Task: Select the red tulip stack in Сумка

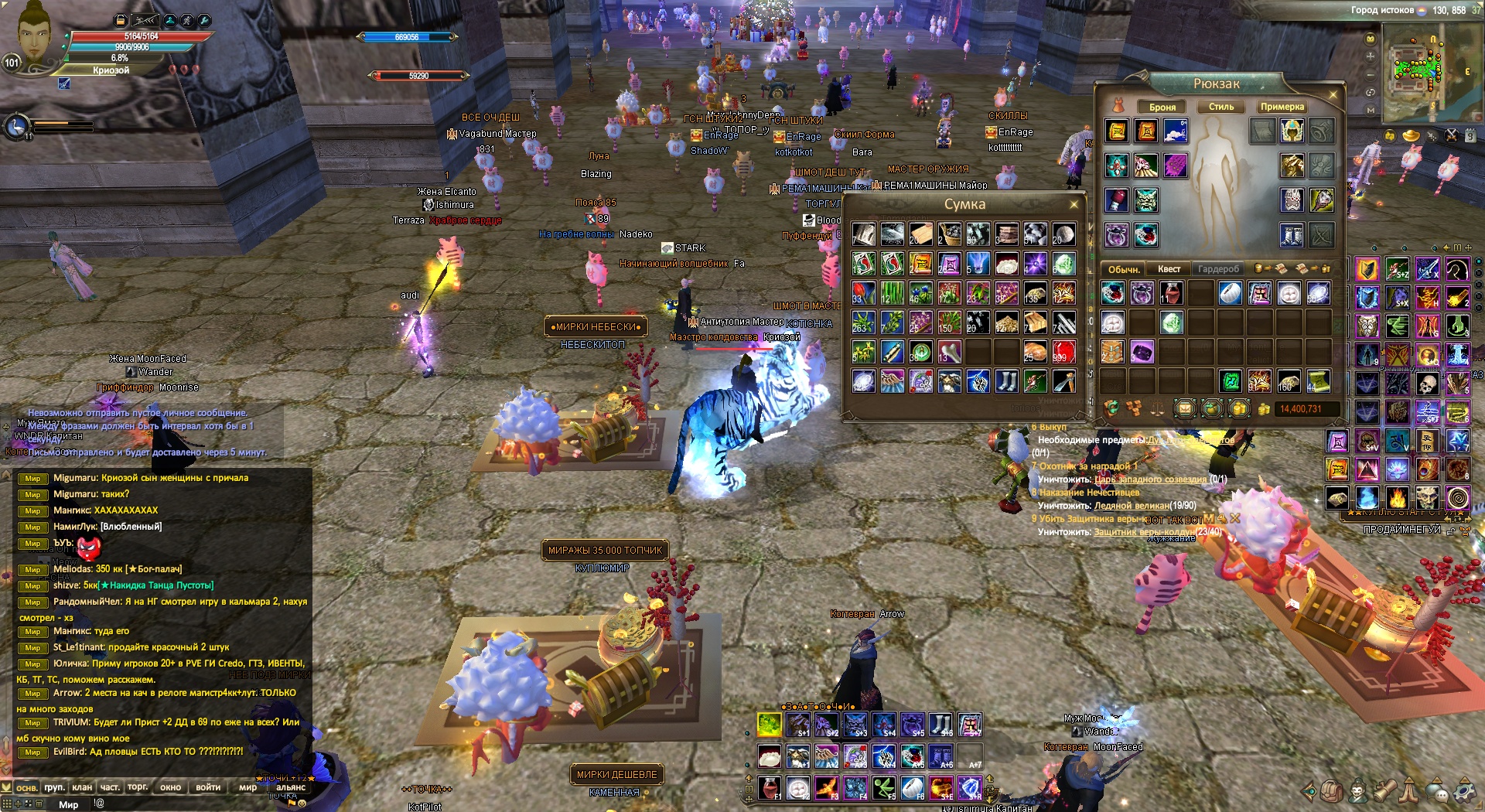Action: click(x=863, y=293)
